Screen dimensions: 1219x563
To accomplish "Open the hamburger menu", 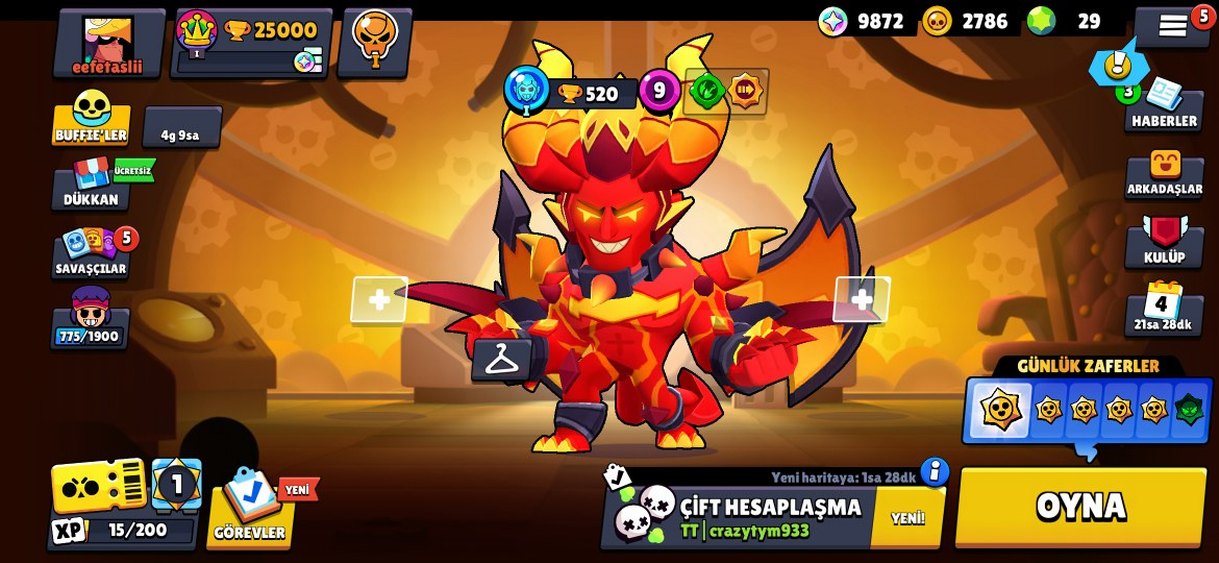I will [1172, 27].
